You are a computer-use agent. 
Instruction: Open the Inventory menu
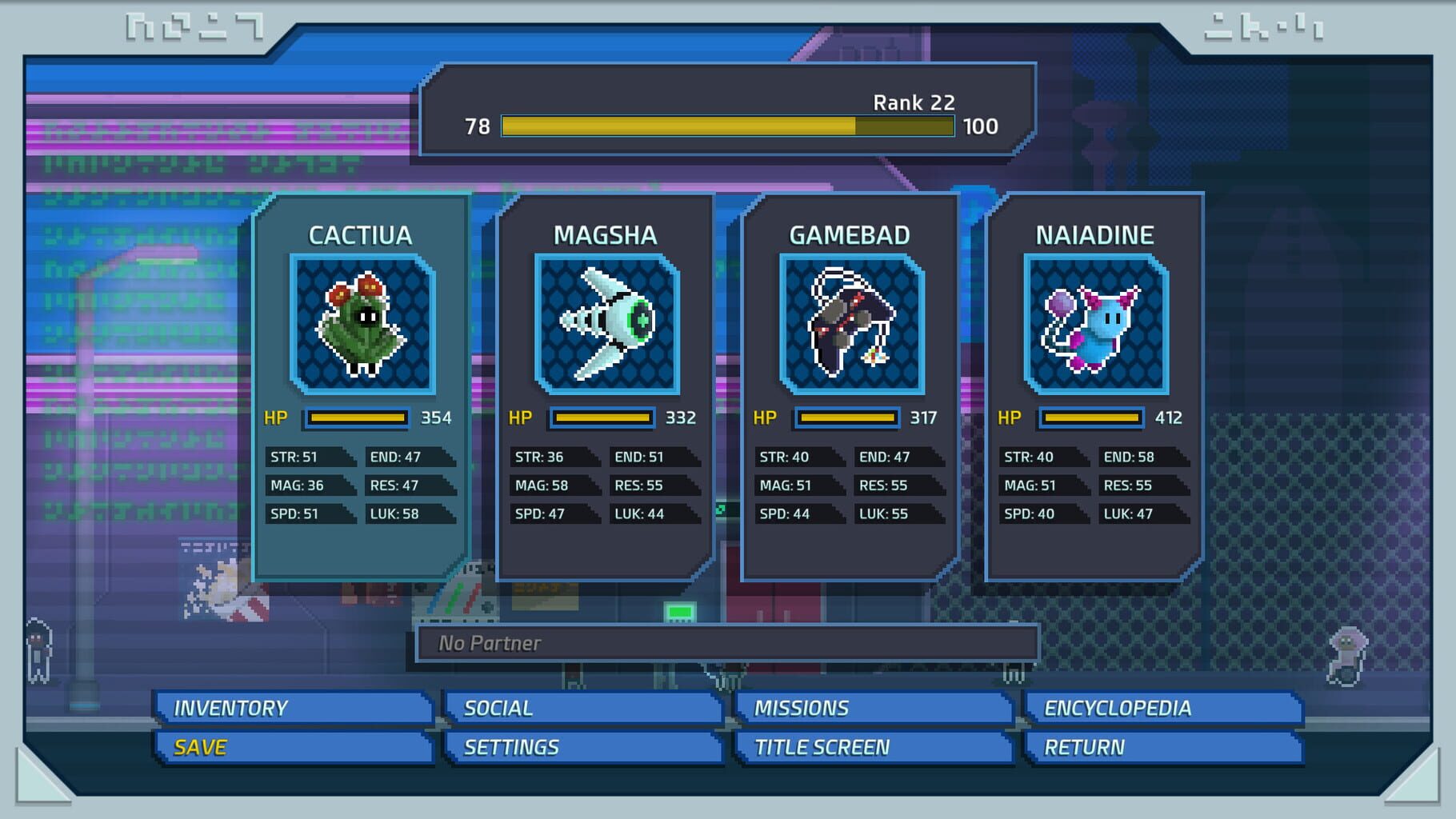coord(292,707)
